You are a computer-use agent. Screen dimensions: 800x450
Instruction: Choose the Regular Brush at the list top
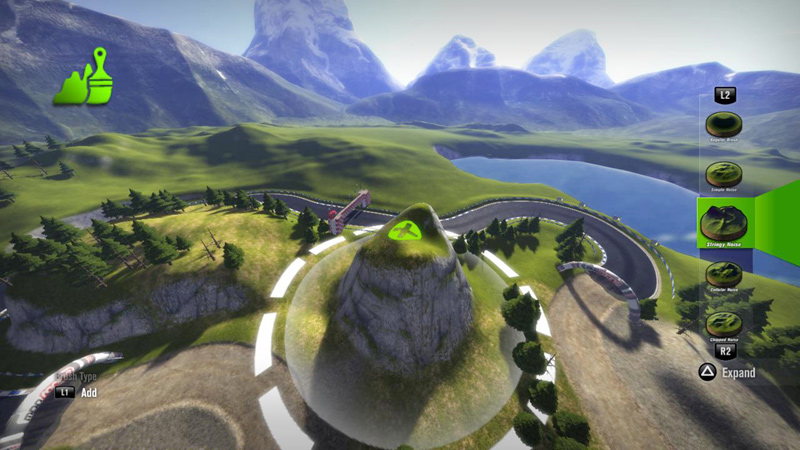724,125
